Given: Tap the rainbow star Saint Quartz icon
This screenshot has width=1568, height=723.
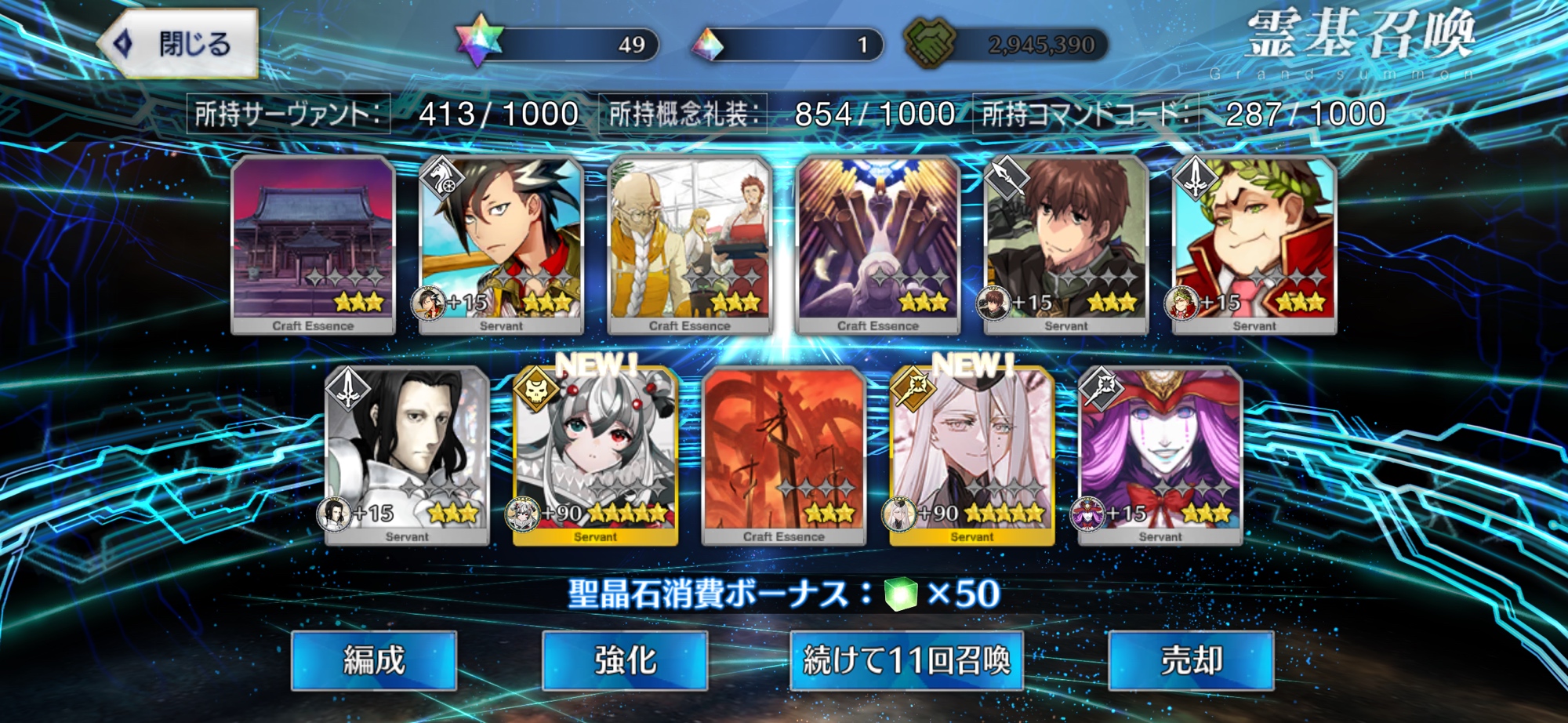Looking at the screenshot, I should pyautogui.click(x=478, y=41).
